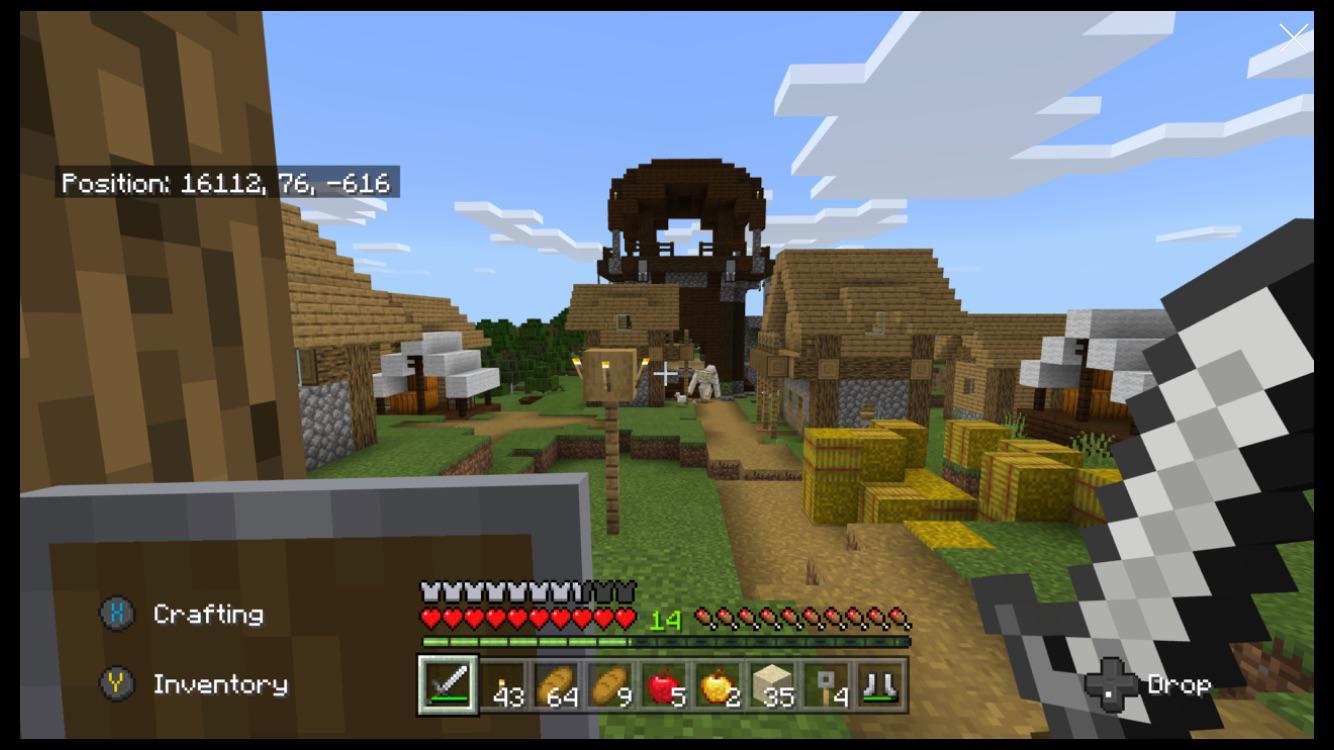
Task: Click the Position coordinates display
Action: [228, 183]
